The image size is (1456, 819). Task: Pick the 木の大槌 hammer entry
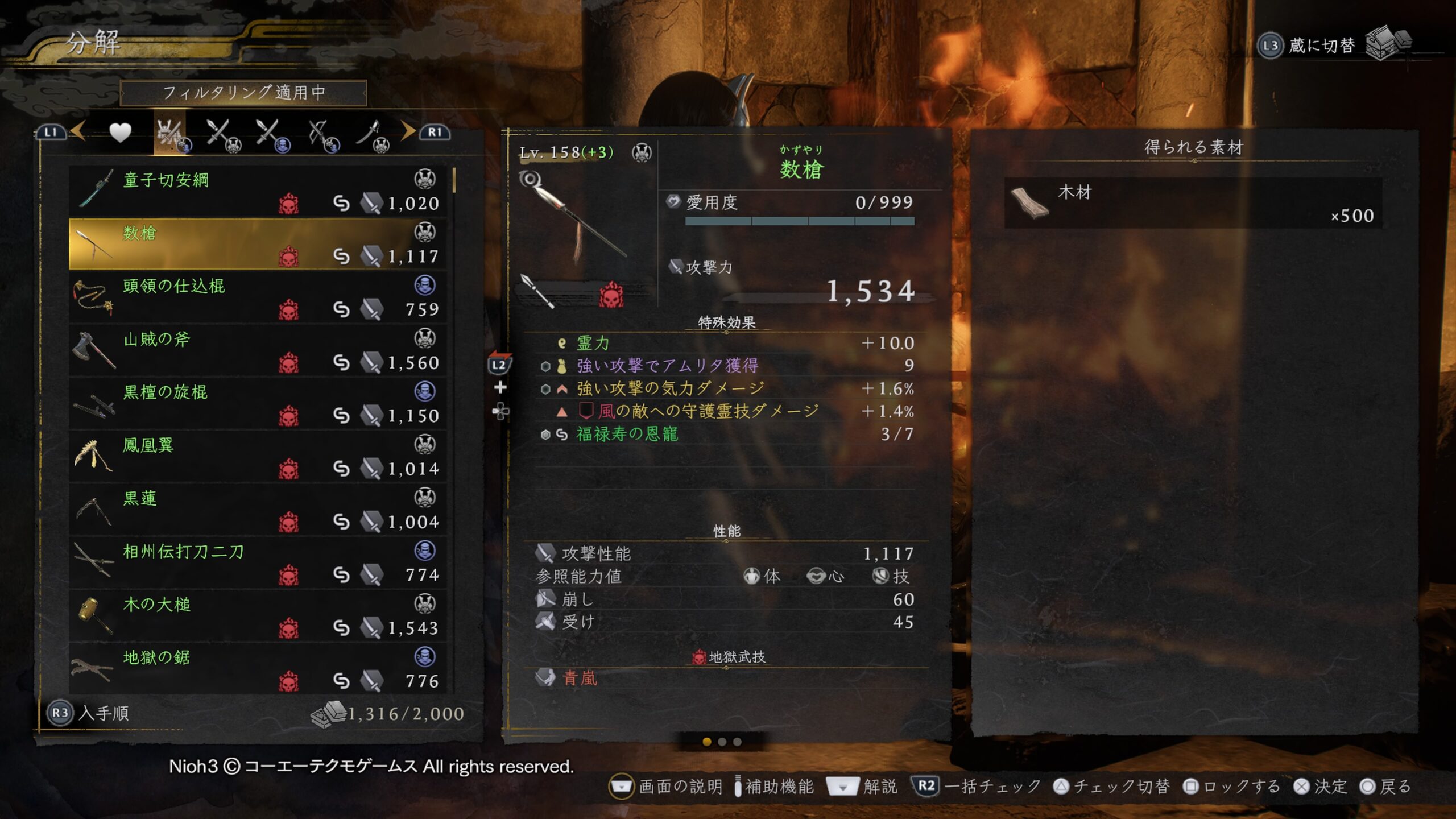click(257, 616)
